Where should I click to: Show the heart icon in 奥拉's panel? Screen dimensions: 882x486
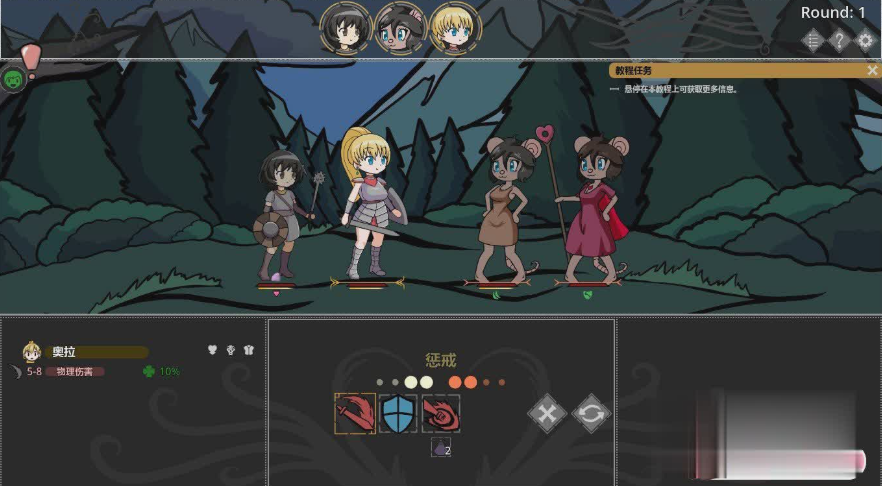pyautogui.click(x=212, y=351)
